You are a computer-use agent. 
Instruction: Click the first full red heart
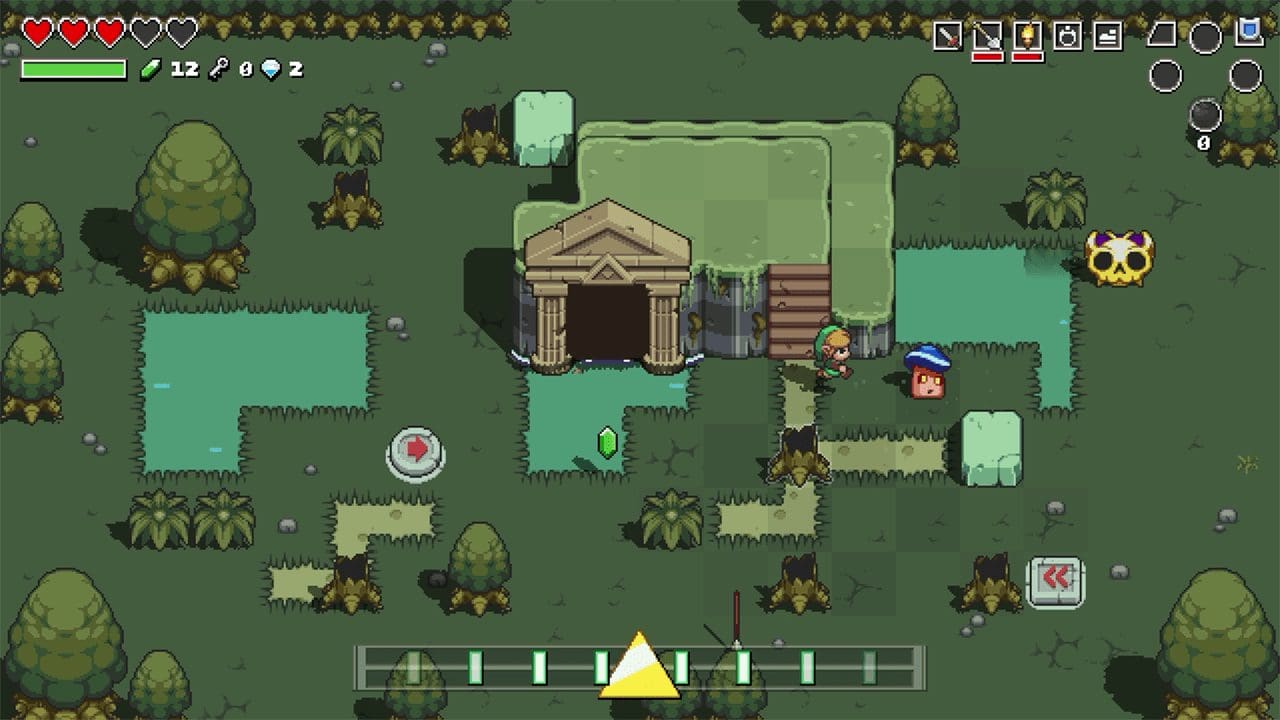click(38, 30)
